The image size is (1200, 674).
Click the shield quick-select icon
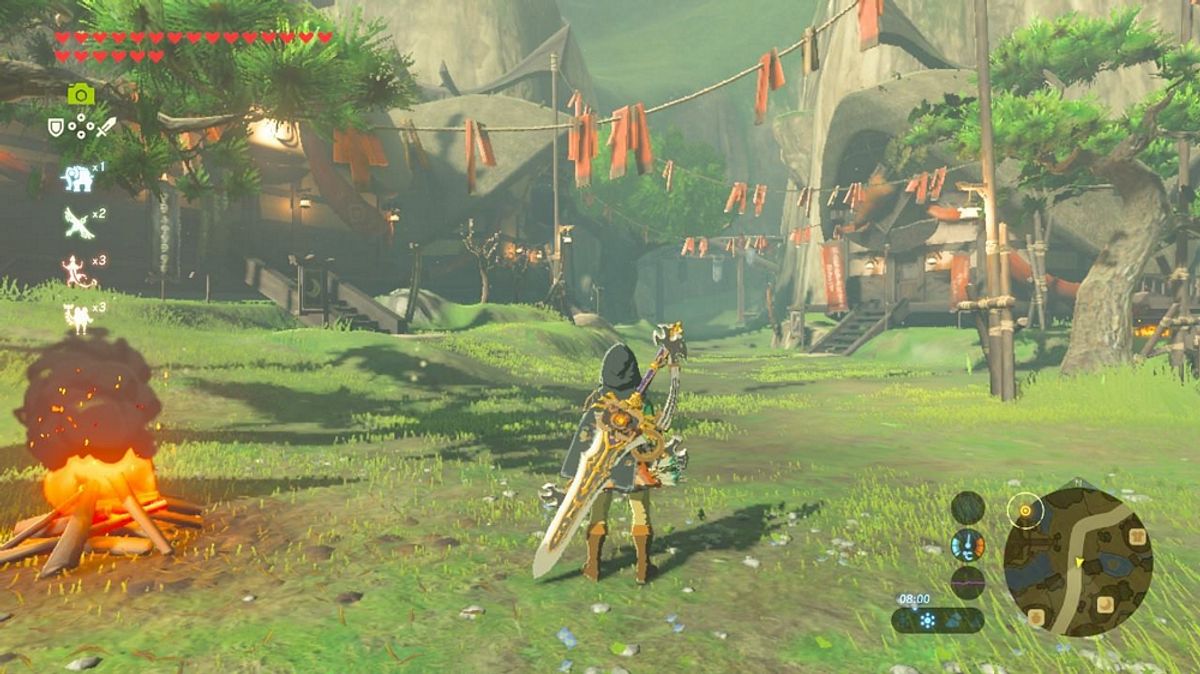pos(57,127)
